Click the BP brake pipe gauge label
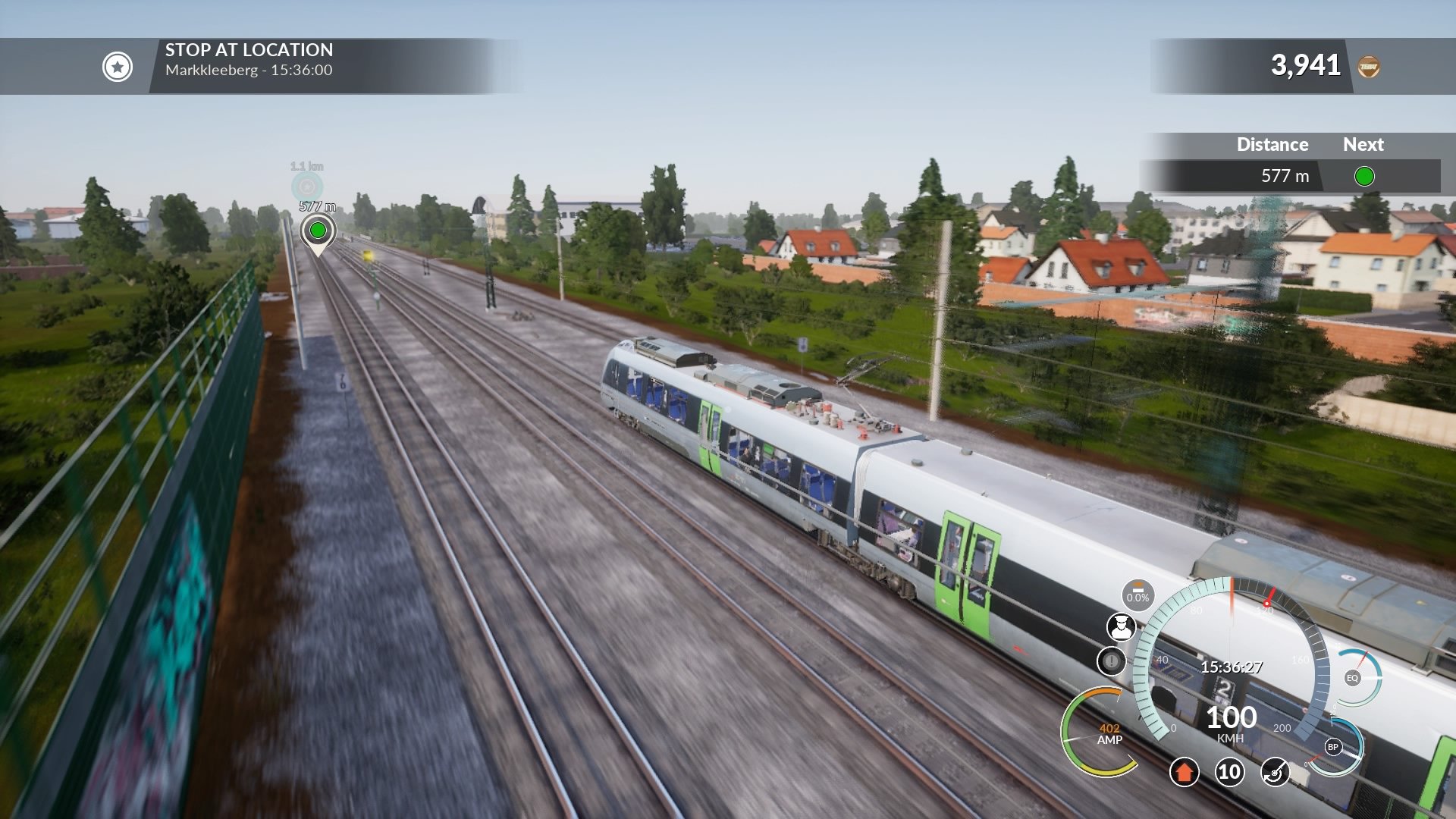 (x=1332, y=748)
